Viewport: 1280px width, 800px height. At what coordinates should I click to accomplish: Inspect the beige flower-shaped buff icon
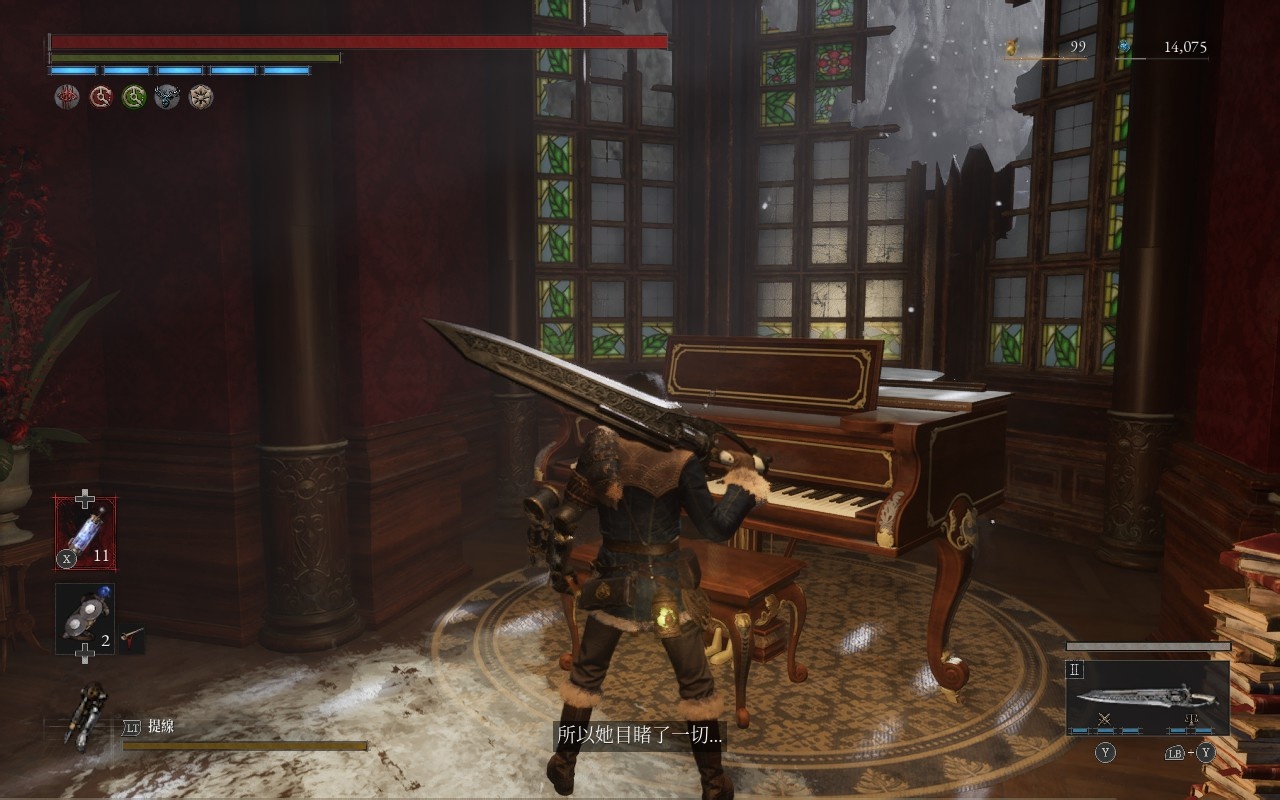(x=201, y=97)
